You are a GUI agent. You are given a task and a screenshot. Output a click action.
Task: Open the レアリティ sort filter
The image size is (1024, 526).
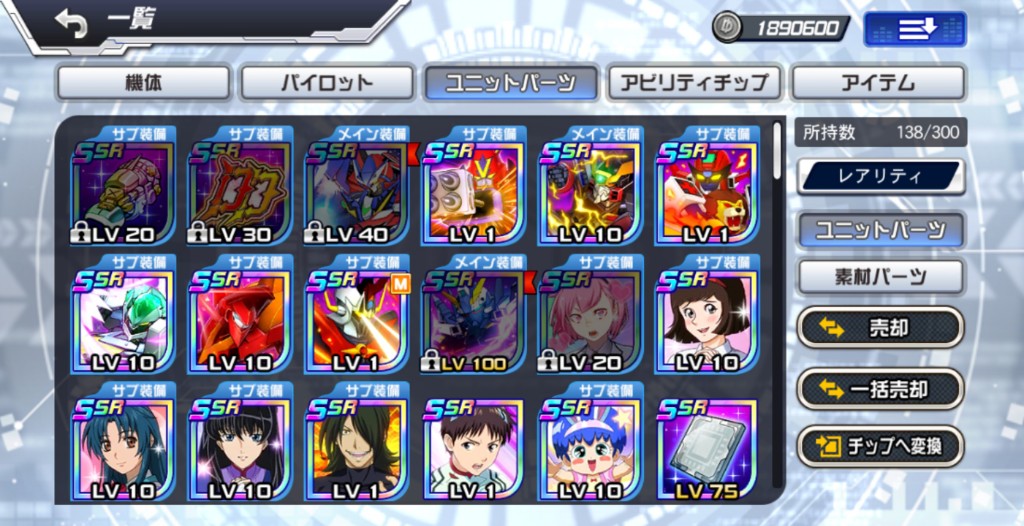click(x=880, y=177)
